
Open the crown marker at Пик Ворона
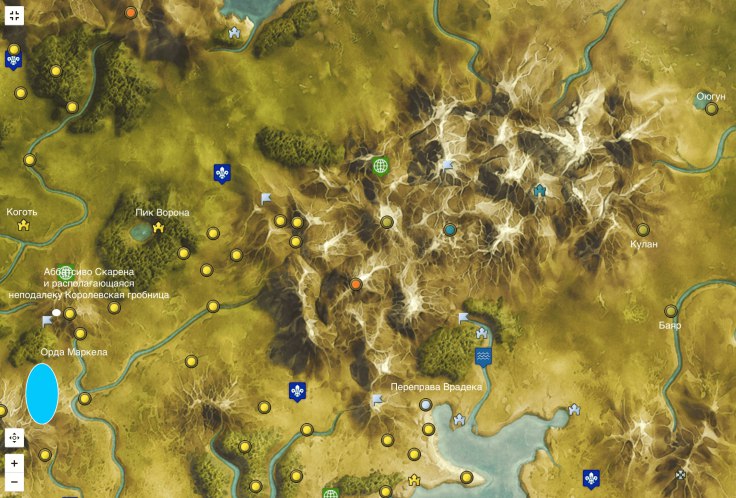[158, 228]
